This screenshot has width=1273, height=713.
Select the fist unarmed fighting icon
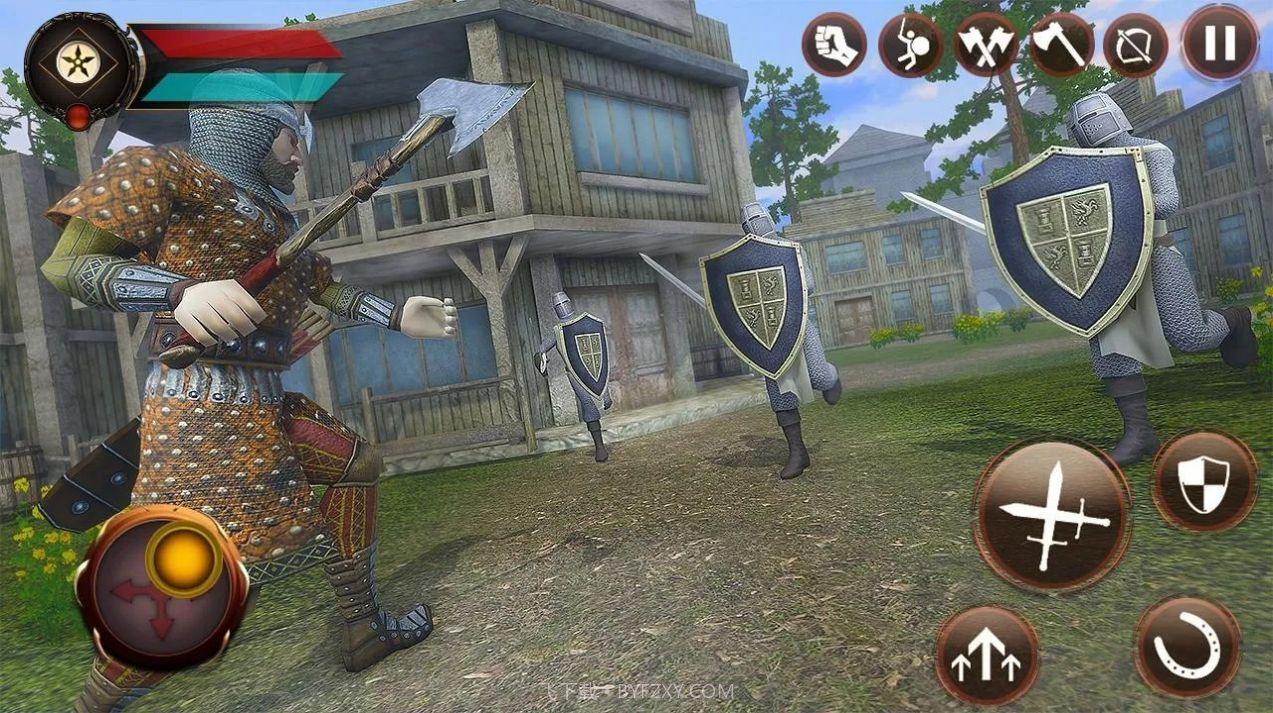click(834, 44)
